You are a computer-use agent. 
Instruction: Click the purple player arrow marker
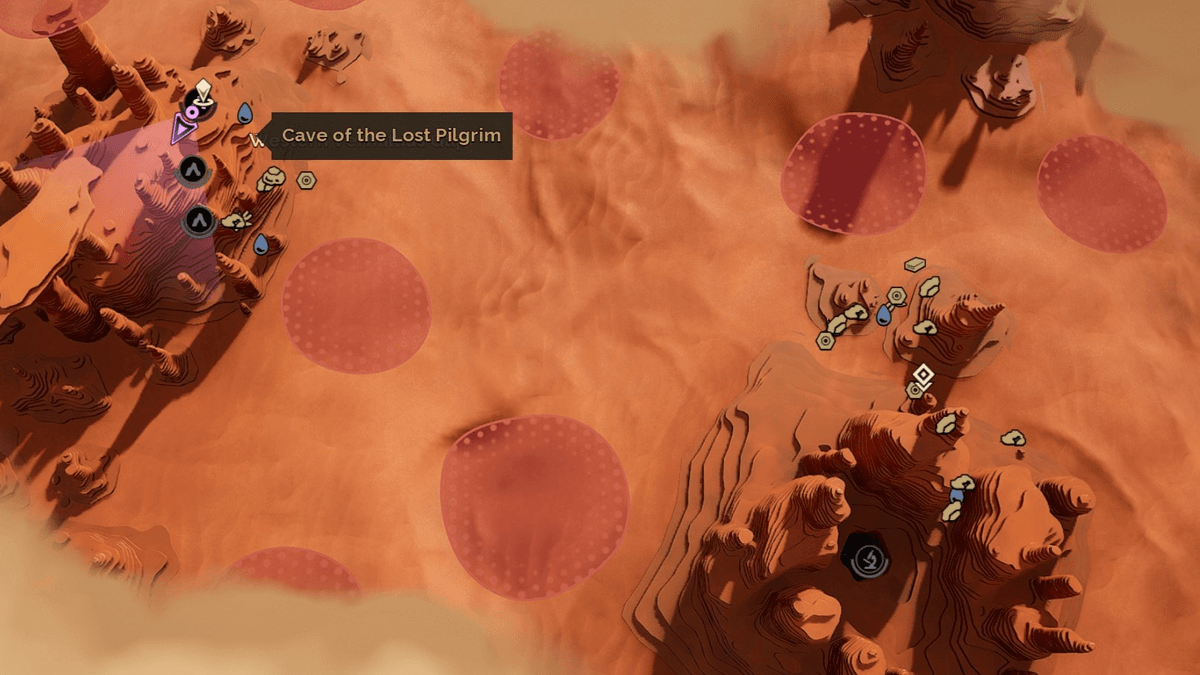point(183,129)
